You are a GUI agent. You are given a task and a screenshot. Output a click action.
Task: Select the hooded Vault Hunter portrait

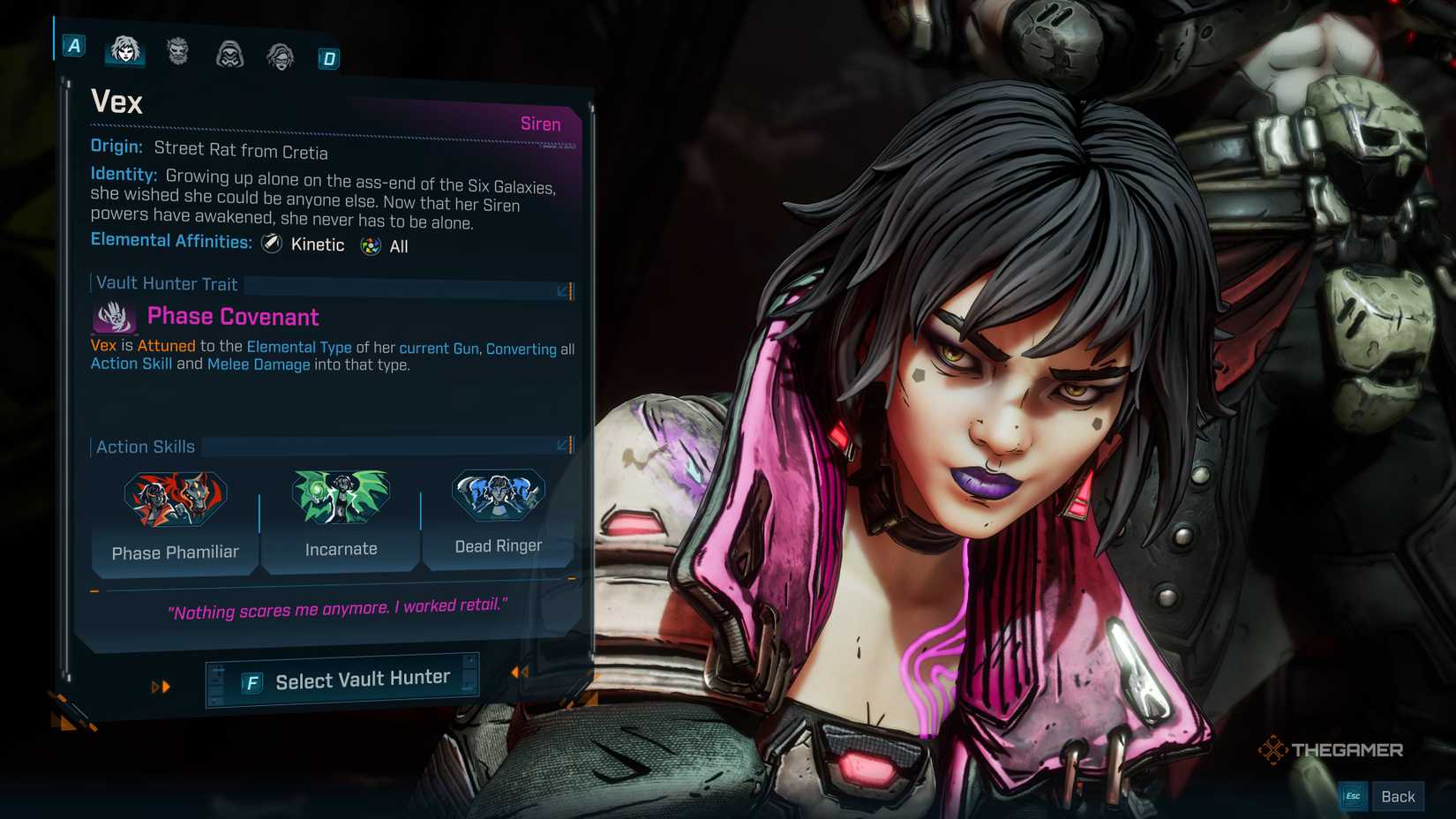229,55
